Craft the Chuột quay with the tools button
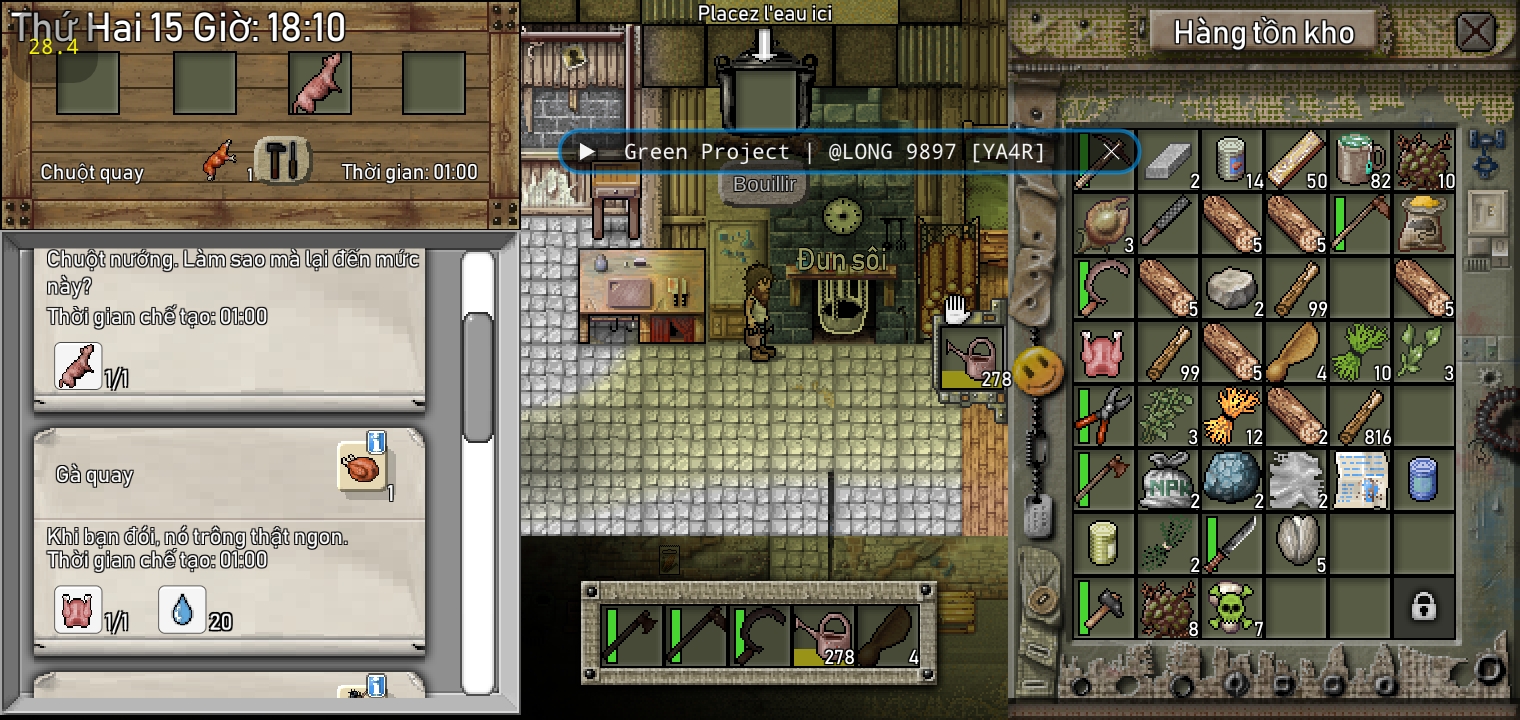 283,160
